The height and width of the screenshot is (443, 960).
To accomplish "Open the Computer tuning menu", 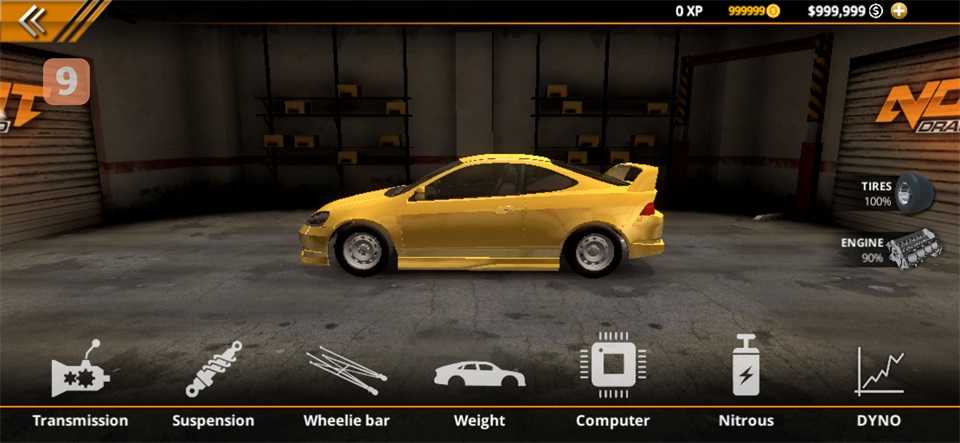I will point(612,368).
